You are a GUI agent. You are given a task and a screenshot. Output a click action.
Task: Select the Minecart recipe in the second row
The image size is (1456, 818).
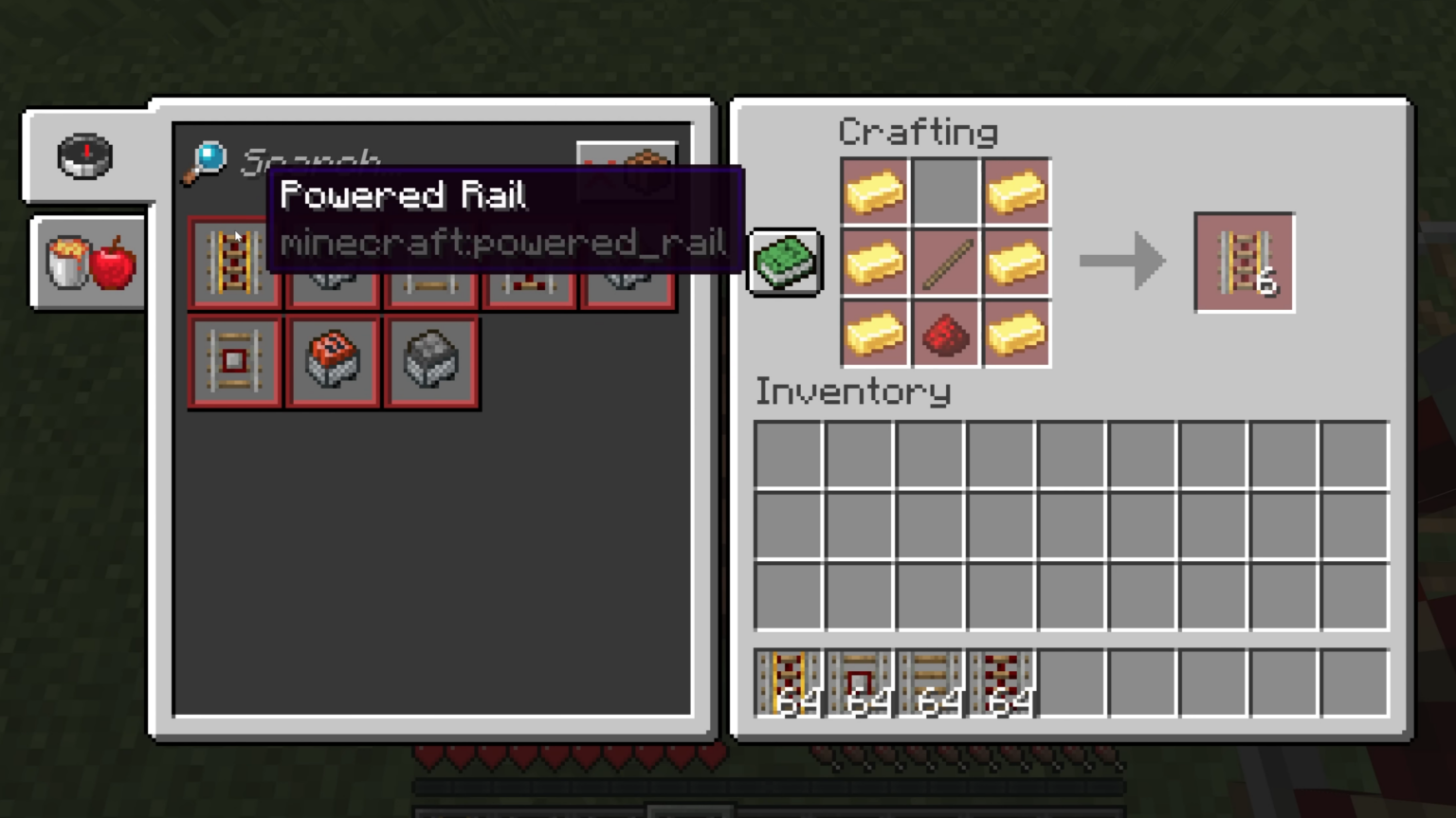point(431,362)
